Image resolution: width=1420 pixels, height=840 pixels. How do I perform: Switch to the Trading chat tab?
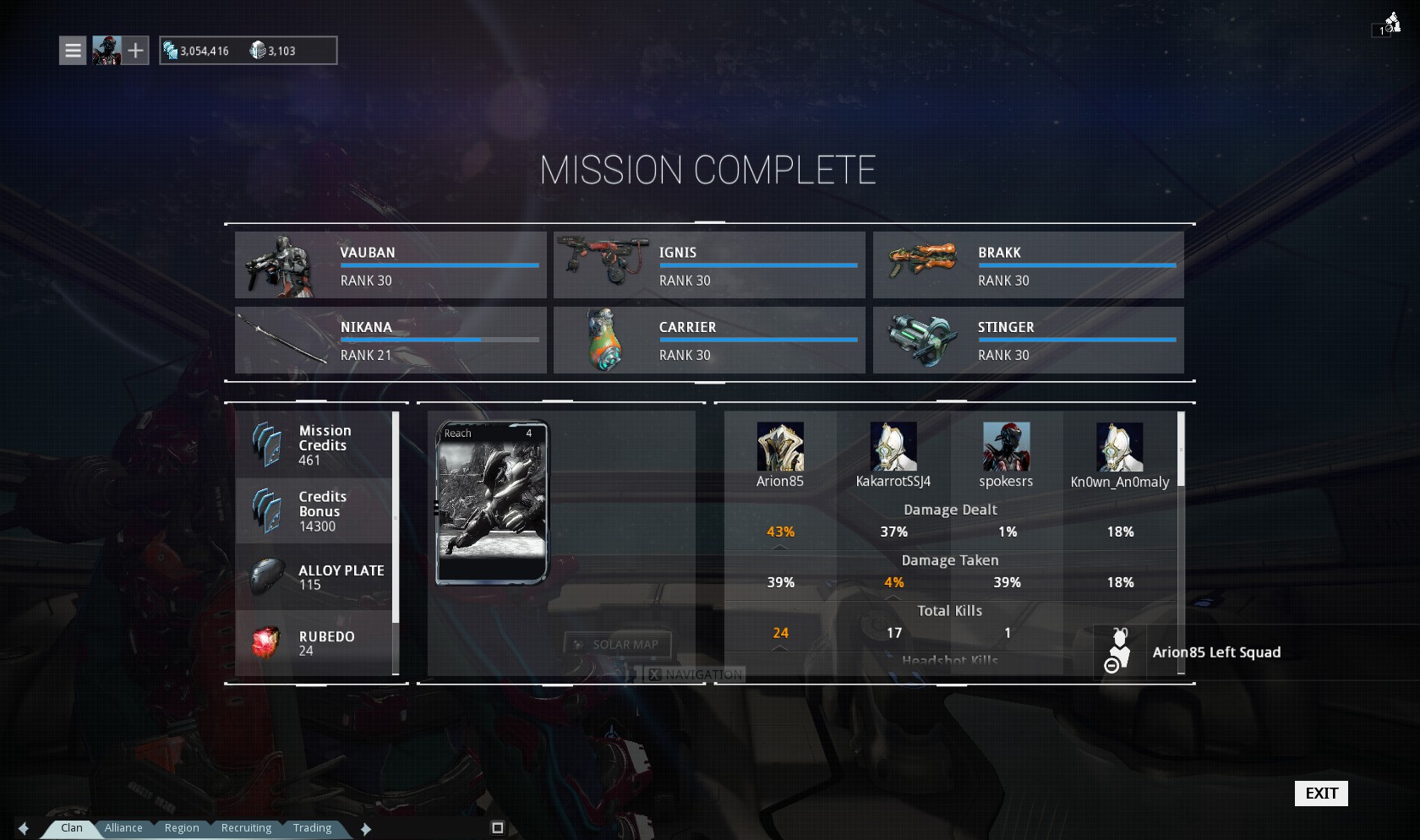(312, 828)
